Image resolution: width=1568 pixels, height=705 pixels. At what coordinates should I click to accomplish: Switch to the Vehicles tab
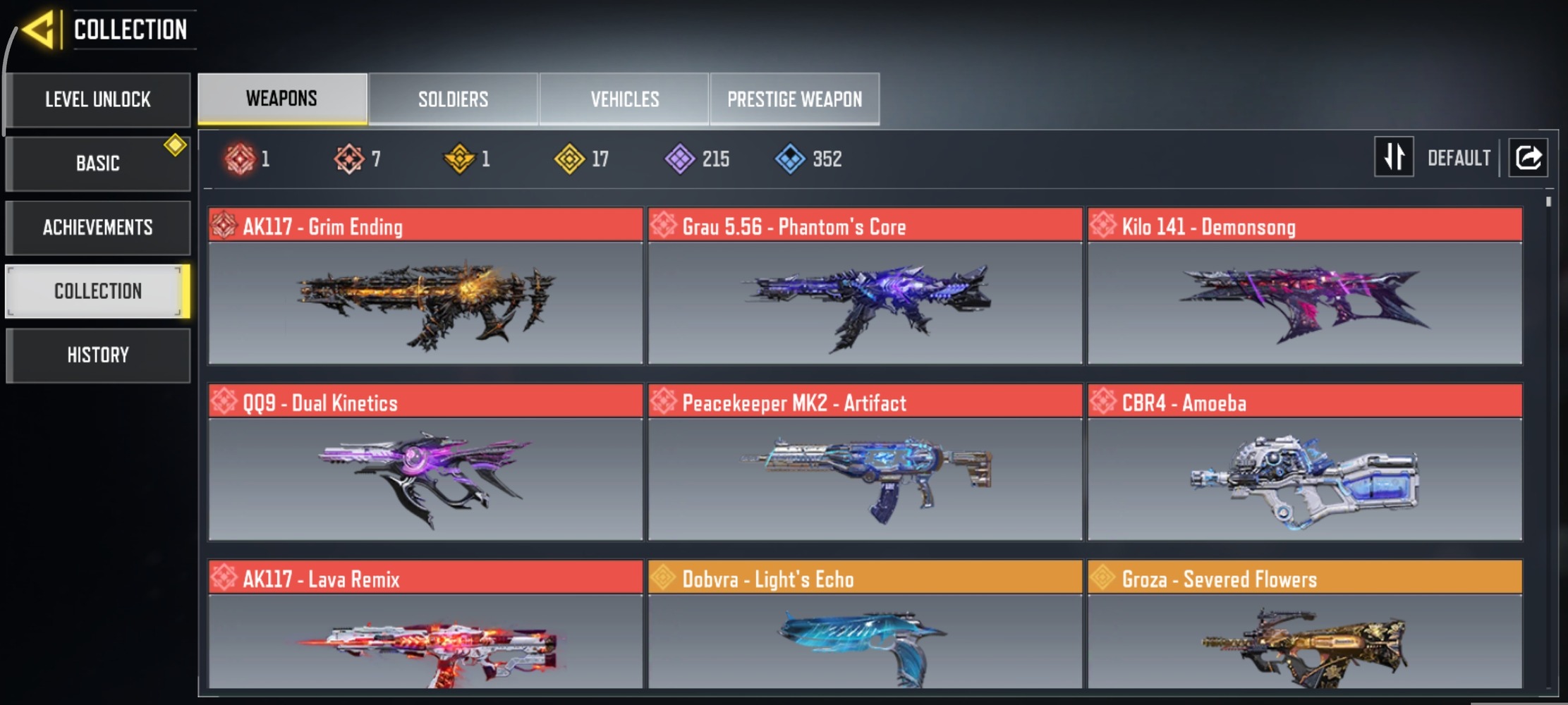click(624, 99)
